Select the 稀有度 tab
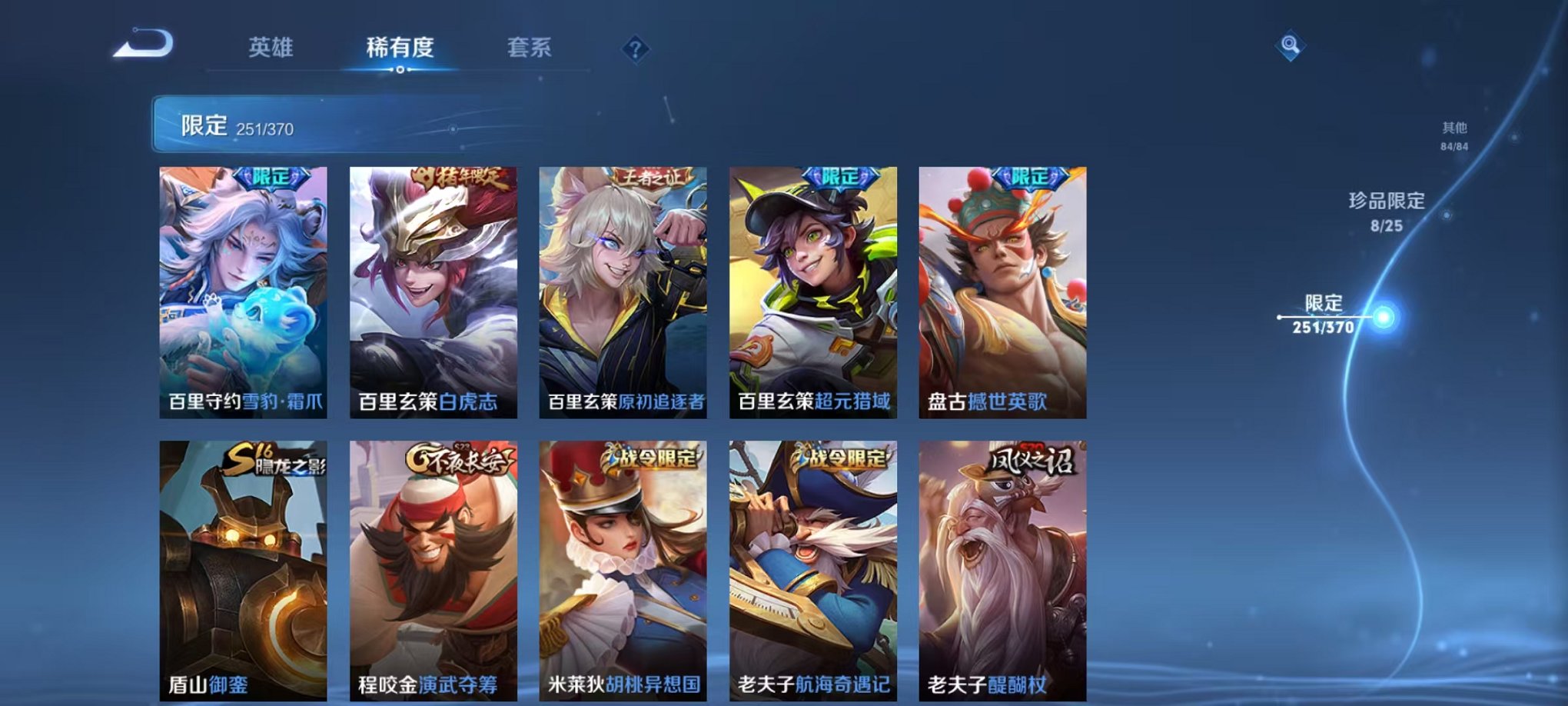The image size is (1568, 706). 400,48
